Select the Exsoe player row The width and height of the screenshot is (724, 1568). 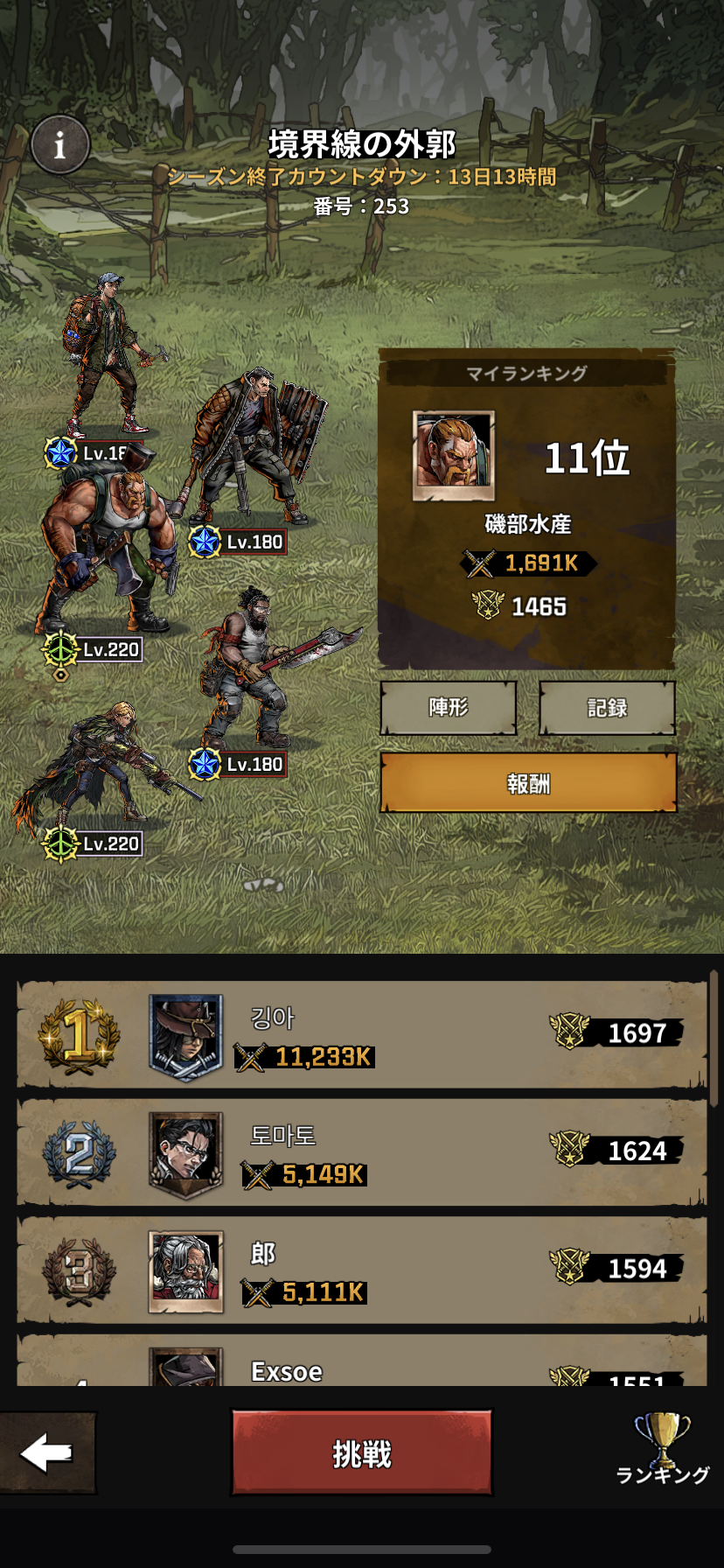pyautogui.click(x=362, y=1365)
